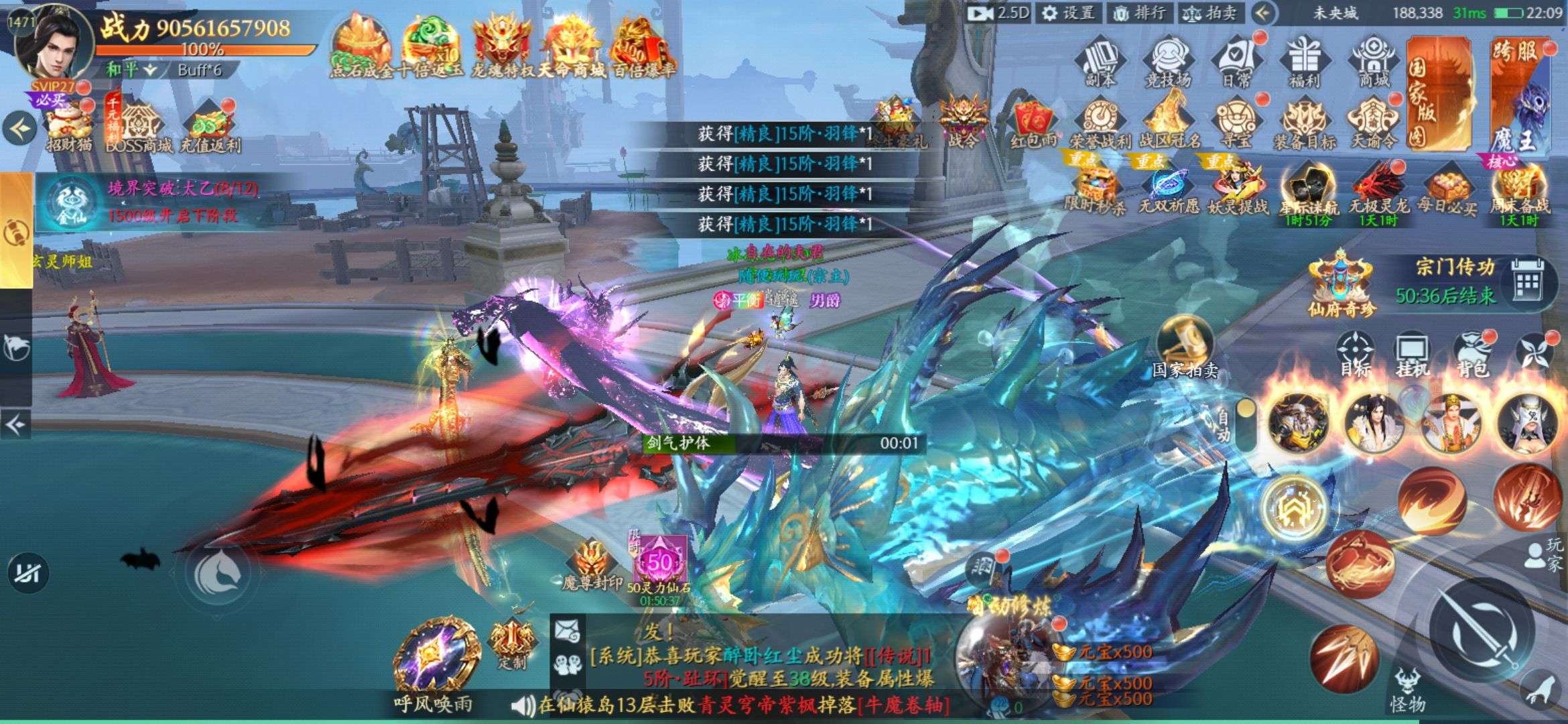Open the 设置 settings menu
Viewport: 1568px width, 724px height.
[1068, 13]
